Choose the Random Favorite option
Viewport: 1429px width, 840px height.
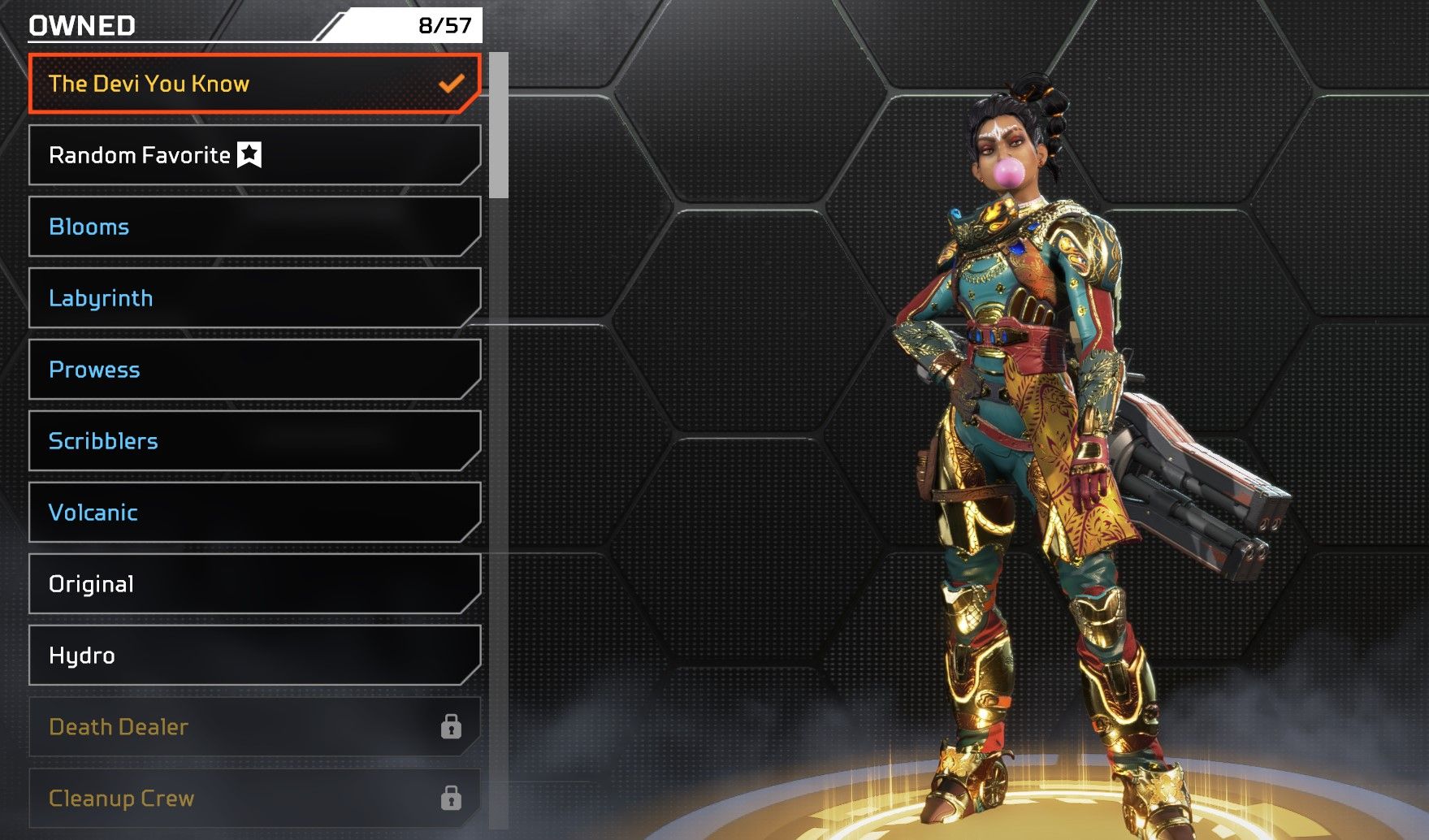point(254,155)
